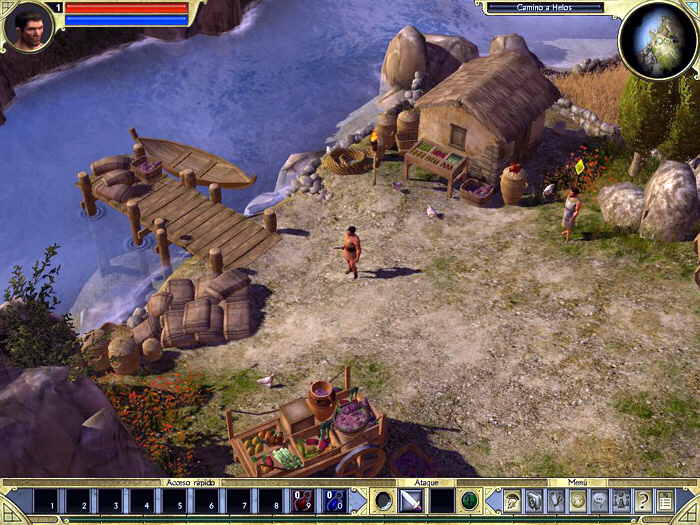Open the question mark help button
The height and width of the screenshot is (525, 700).
point(643,500)
